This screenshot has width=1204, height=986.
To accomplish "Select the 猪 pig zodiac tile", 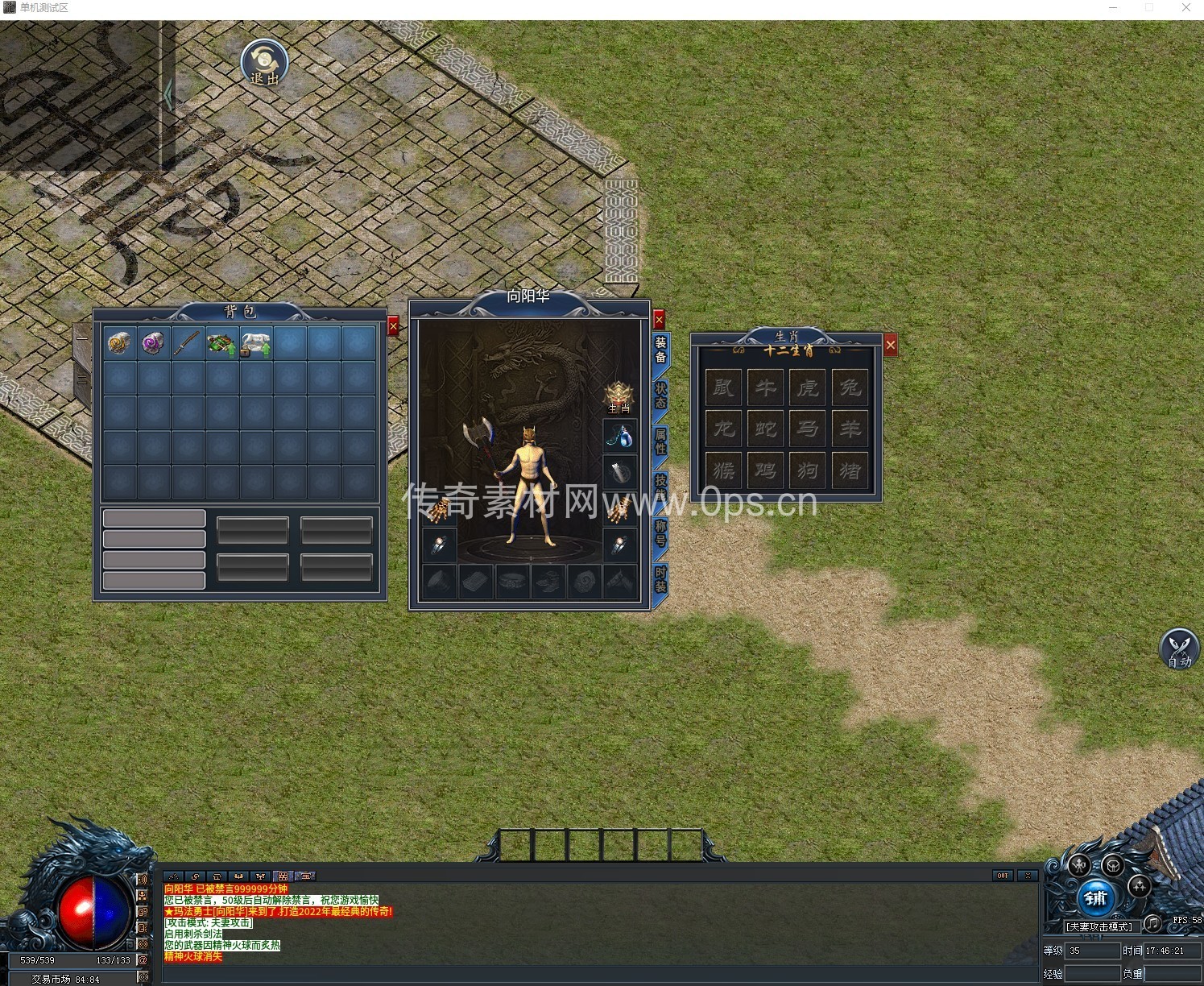I will 850,470.
